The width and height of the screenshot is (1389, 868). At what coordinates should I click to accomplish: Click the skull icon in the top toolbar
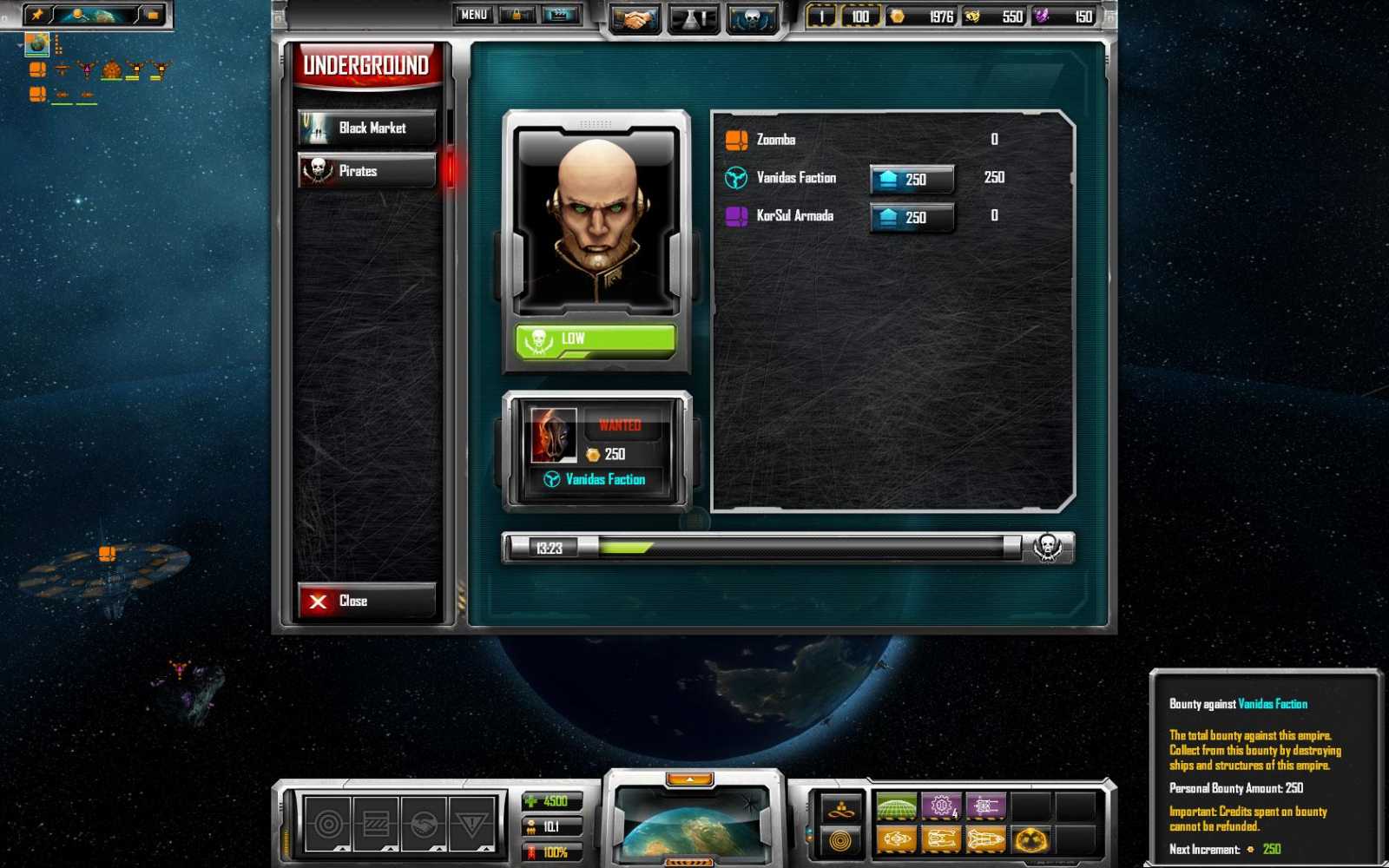pos(753,17)
